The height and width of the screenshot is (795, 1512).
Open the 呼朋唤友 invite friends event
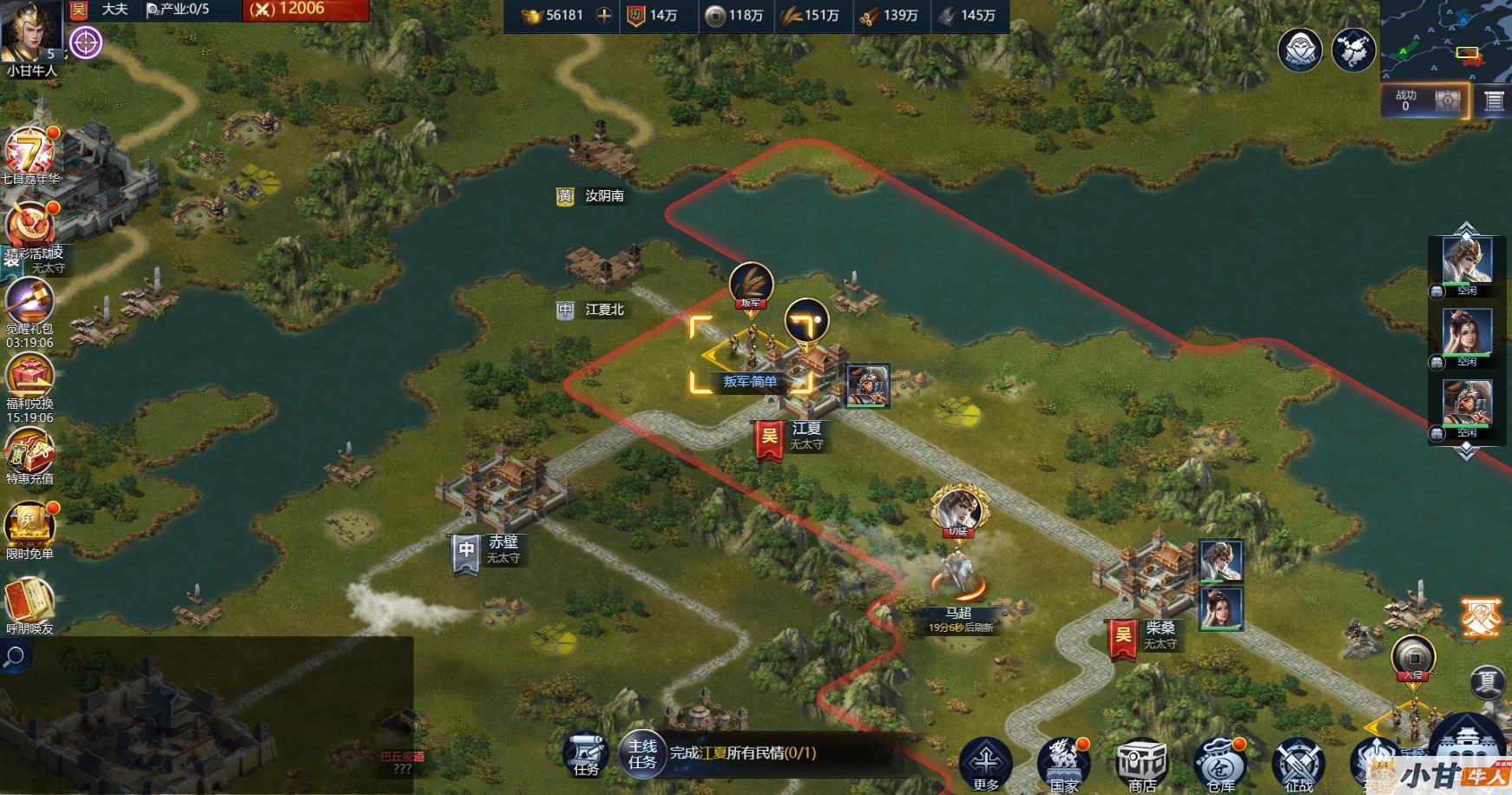30,601
